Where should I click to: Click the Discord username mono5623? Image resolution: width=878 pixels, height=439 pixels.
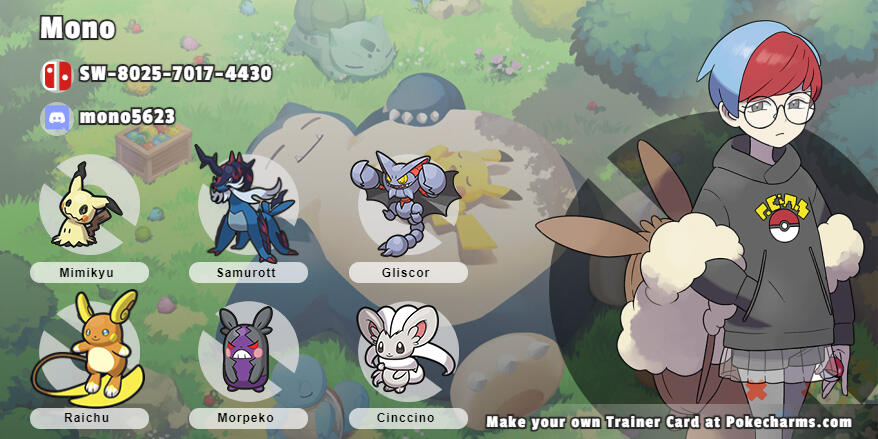coord(126,118)
